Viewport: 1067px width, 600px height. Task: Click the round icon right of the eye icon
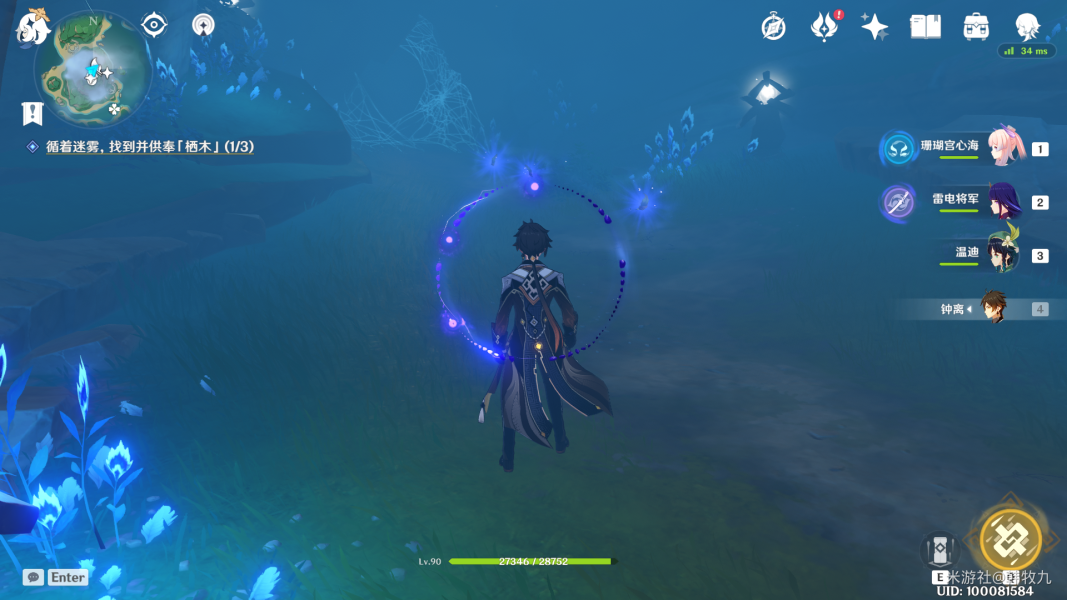coord(203,25)
